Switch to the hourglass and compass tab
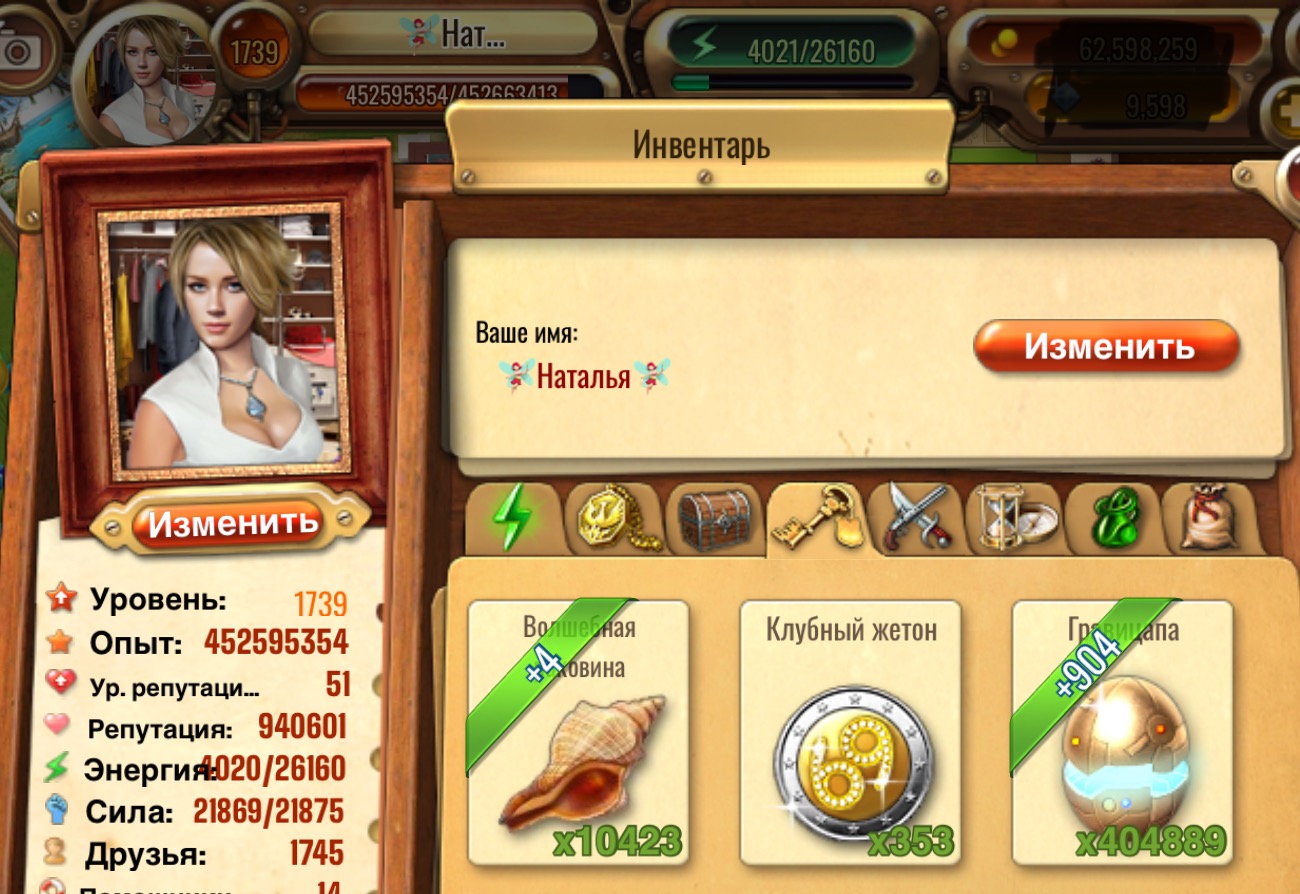Image resolution: width=1300 pixels, height=894 pixels. point(1012,518)
